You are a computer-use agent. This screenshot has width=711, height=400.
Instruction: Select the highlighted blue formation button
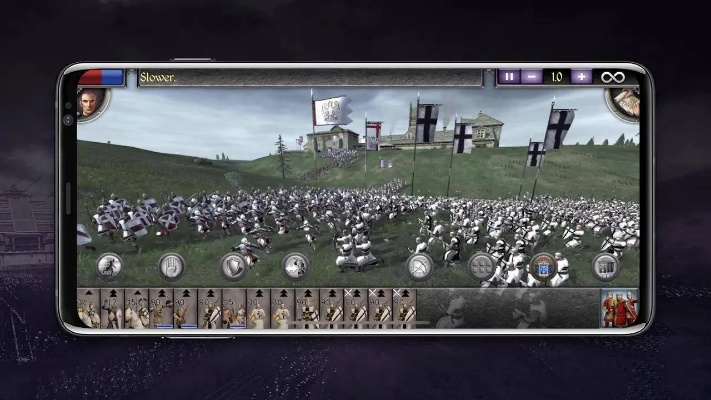pyautogui.click(x=544, y=266)
